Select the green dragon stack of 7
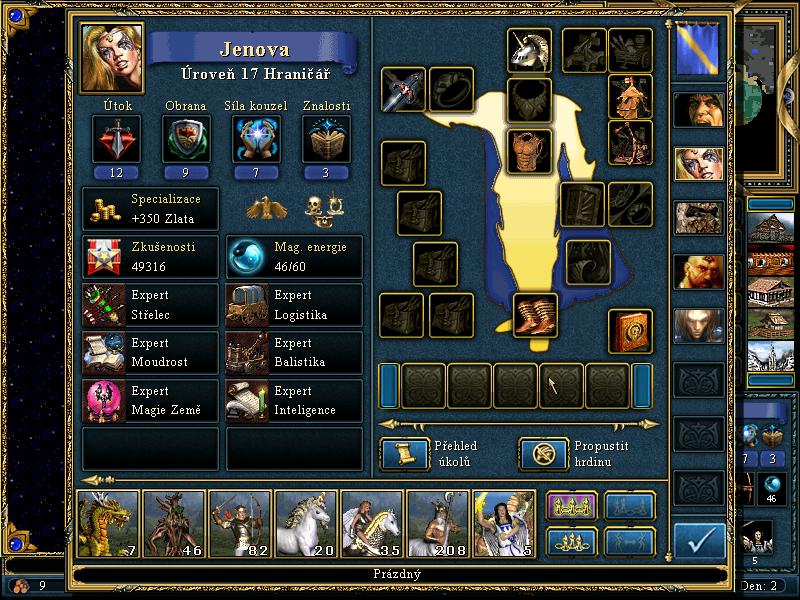 (108, 522)
